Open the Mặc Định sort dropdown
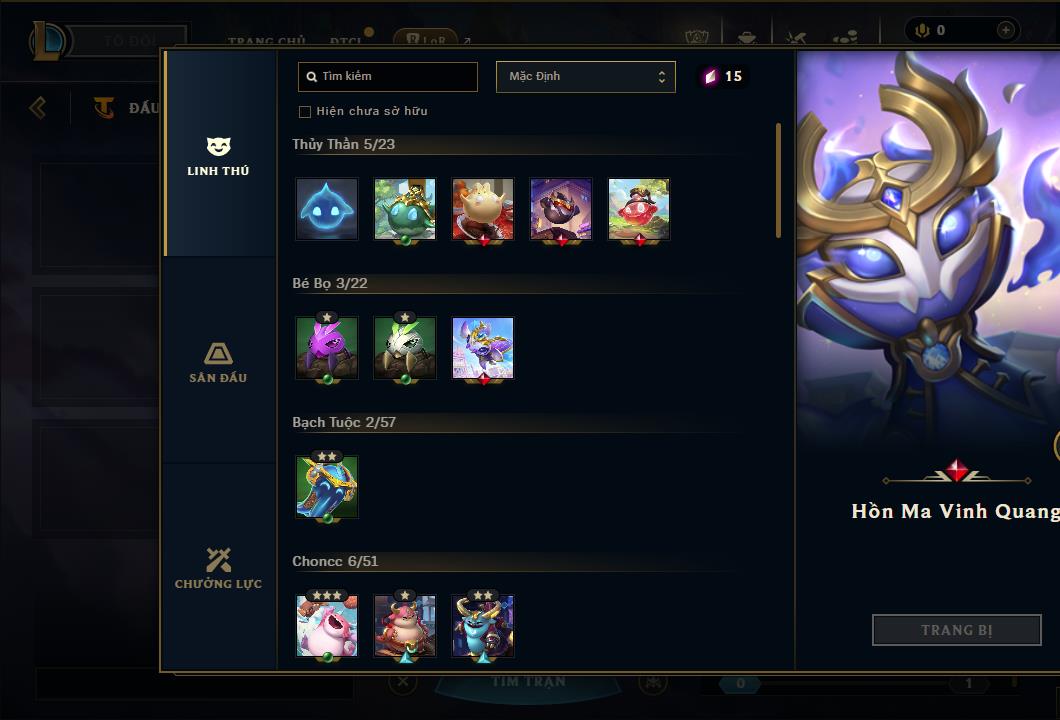Screen dimensions: 1060x720 [585, 77]
